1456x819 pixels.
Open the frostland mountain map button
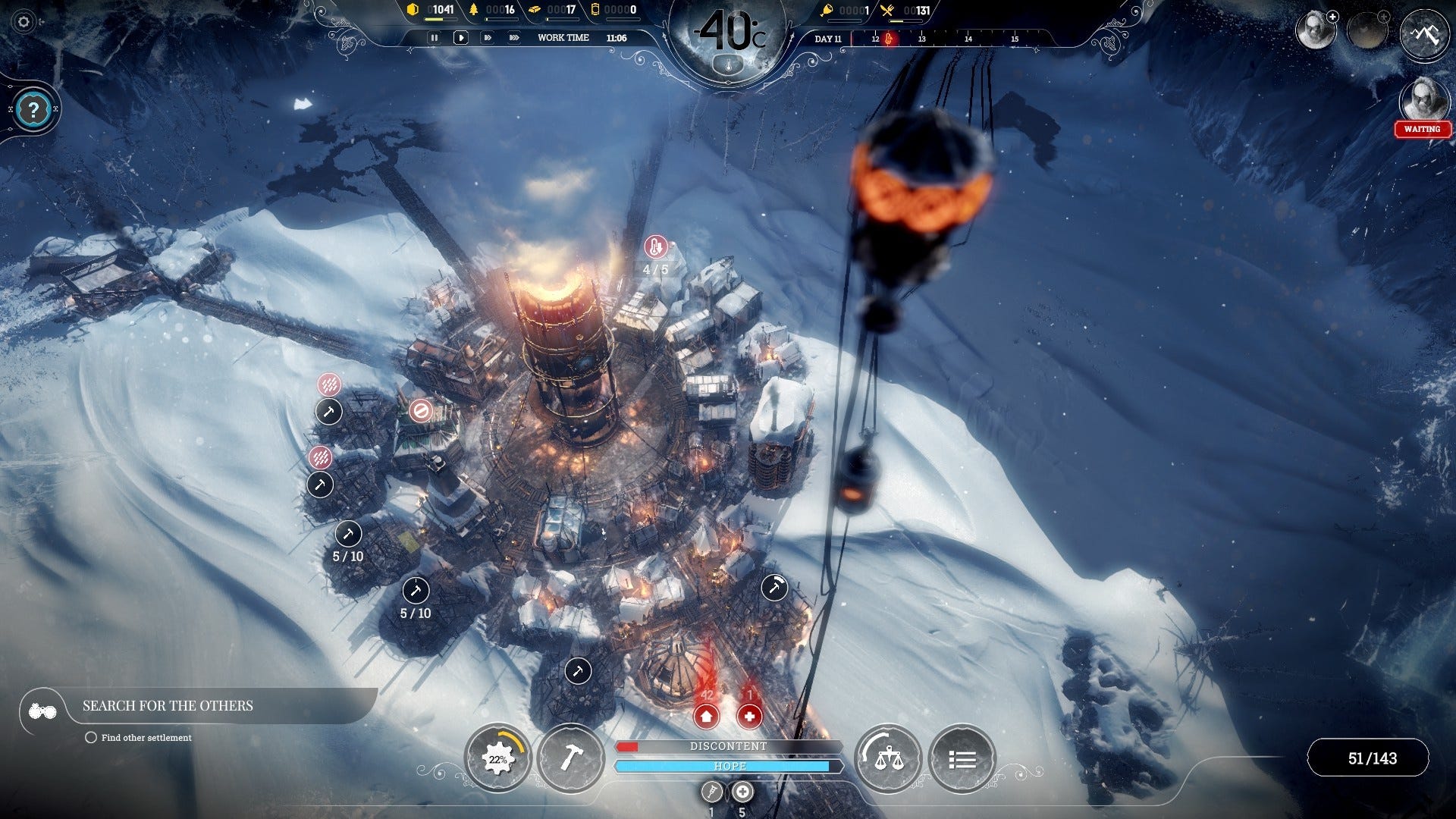[1423, 34]
